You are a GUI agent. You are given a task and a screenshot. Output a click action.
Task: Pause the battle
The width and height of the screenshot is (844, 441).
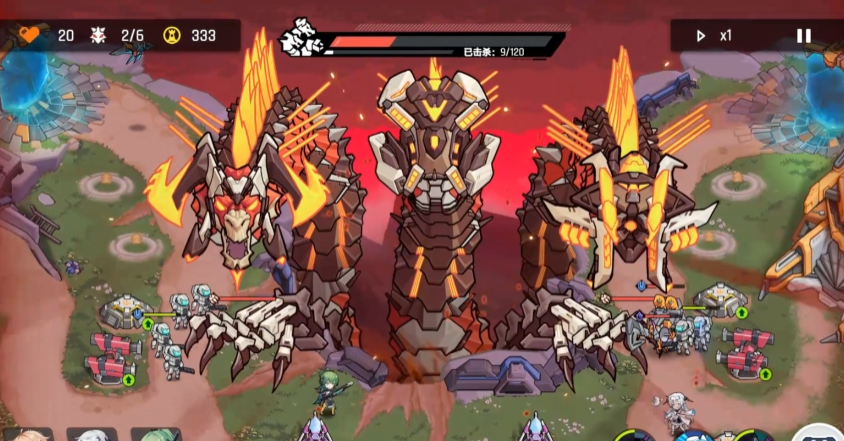point(803,36)
